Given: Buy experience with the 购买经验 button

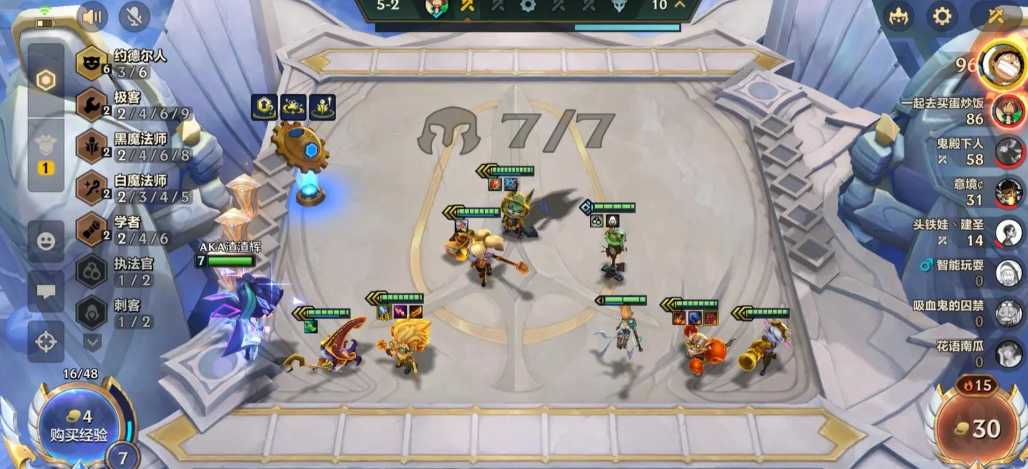Looking at the screenshot, I should point(72,425).
